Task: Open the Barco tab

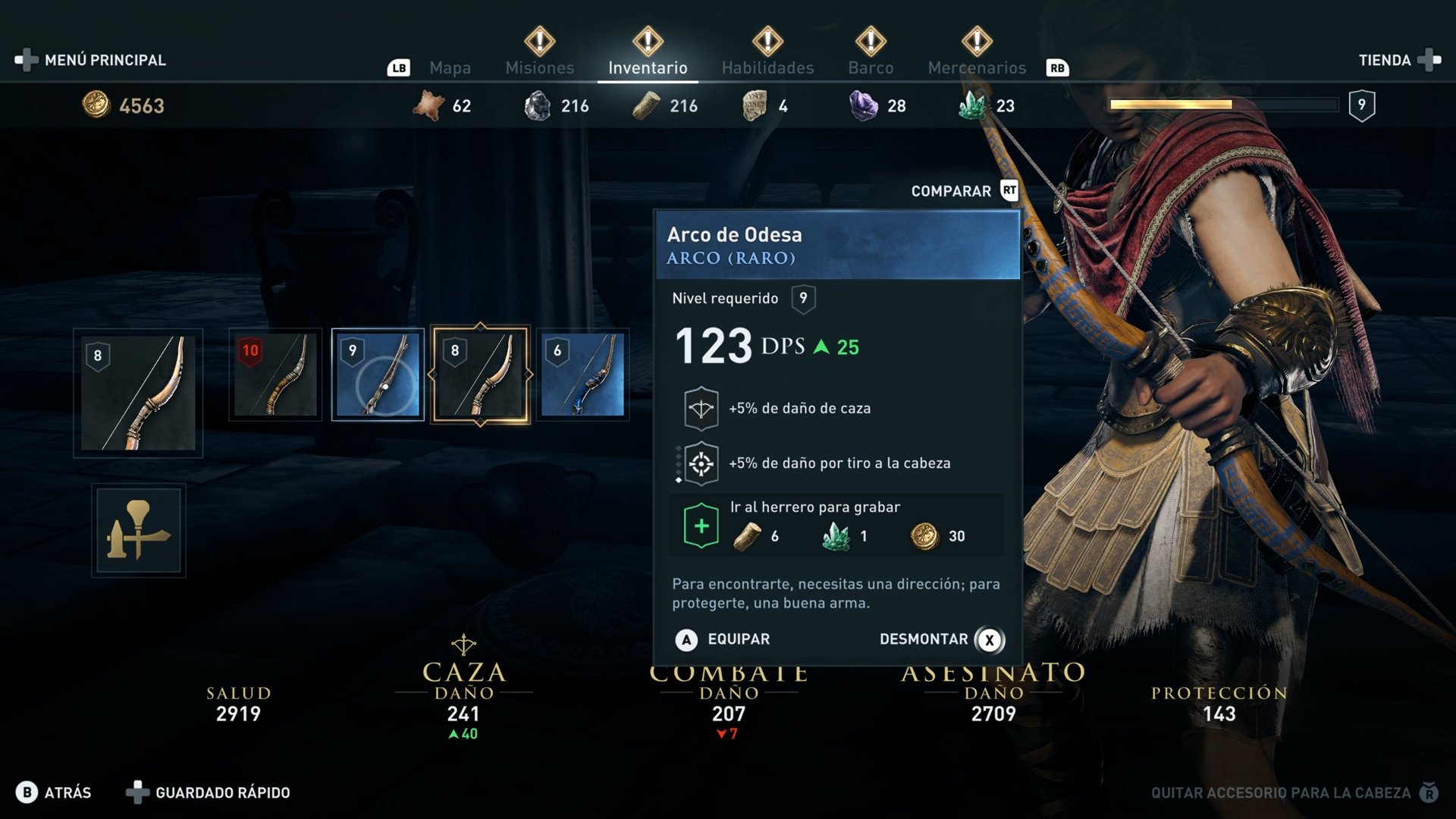Action: (x=870, y=67)
